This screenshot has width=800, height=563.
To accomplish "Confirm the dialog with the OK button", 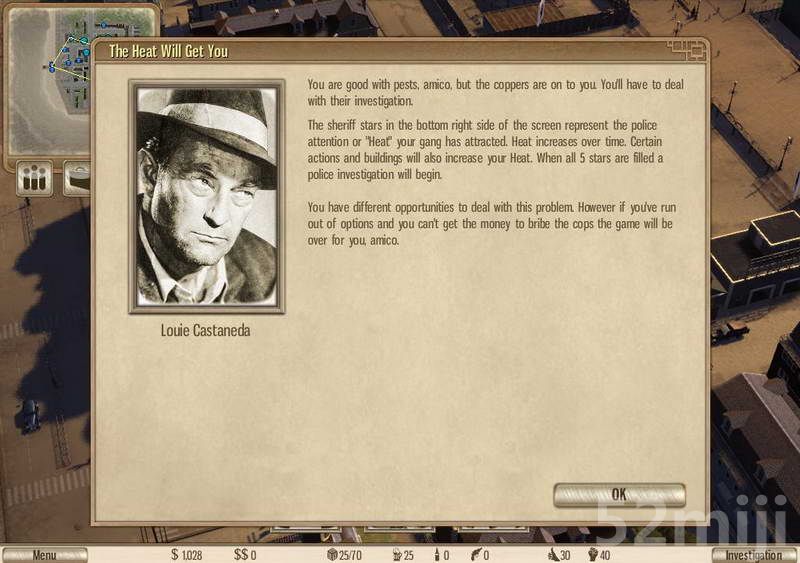I will click(619, 494).
